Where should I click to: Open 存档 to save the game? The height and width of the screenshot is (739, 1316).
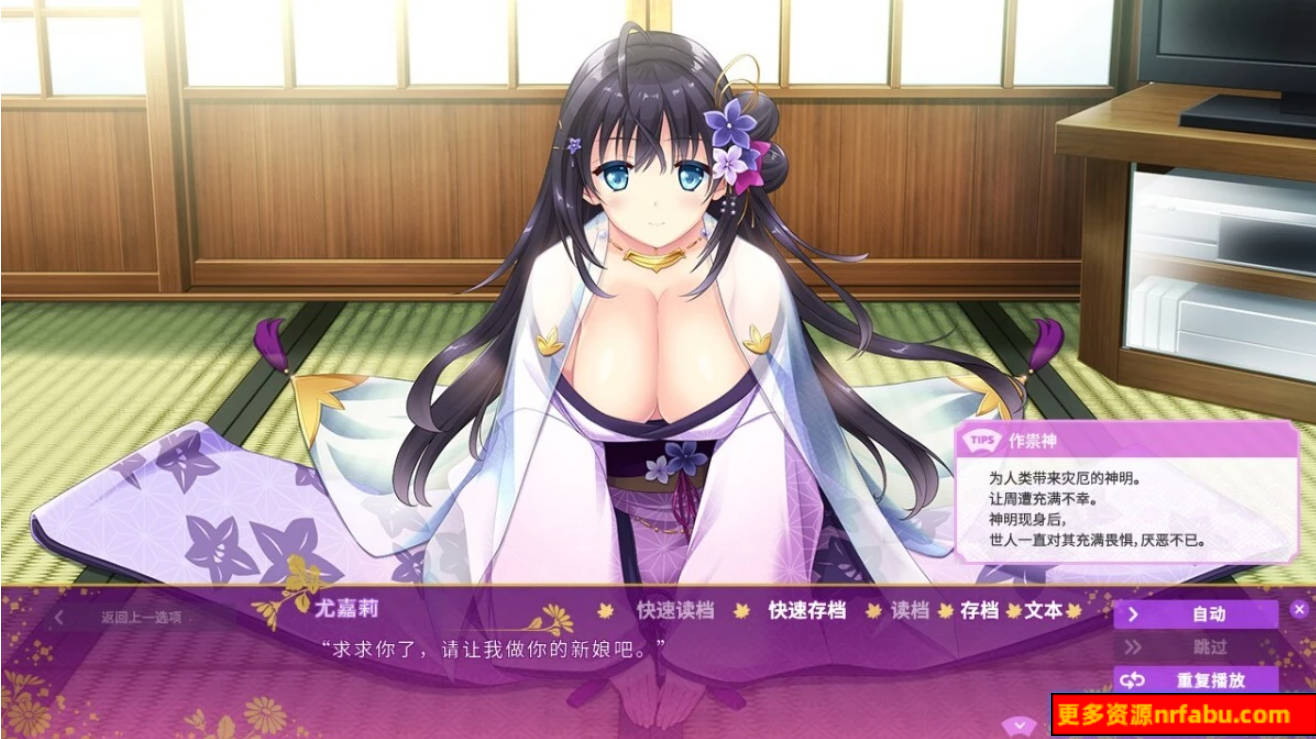click(x=981, y=612)
